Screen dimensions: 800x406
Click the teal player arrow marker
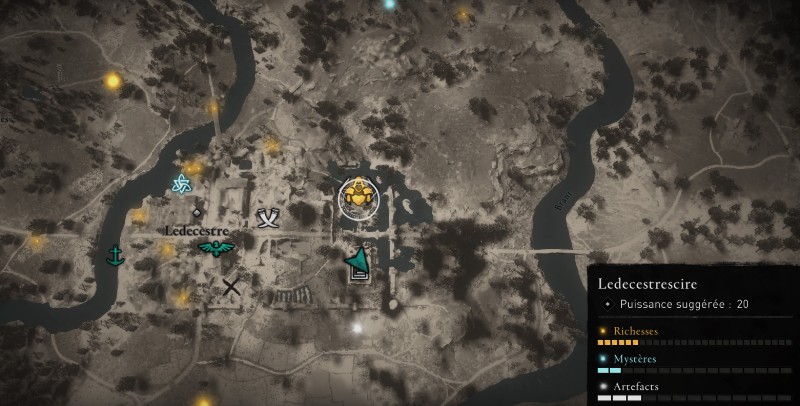coord(358,263)
